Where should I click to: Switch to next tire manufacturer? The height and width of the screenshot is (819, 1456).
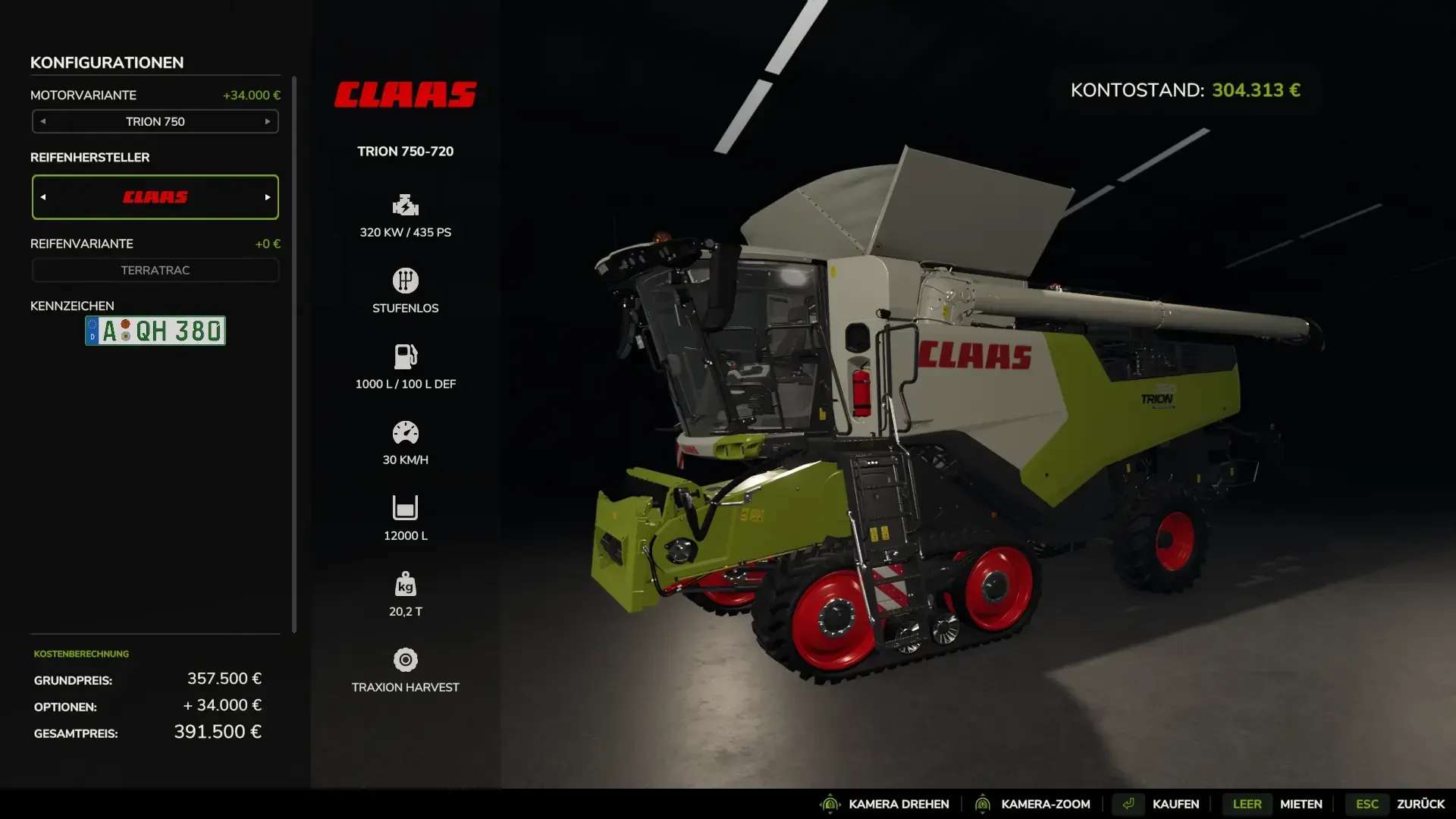coord(268,197)
